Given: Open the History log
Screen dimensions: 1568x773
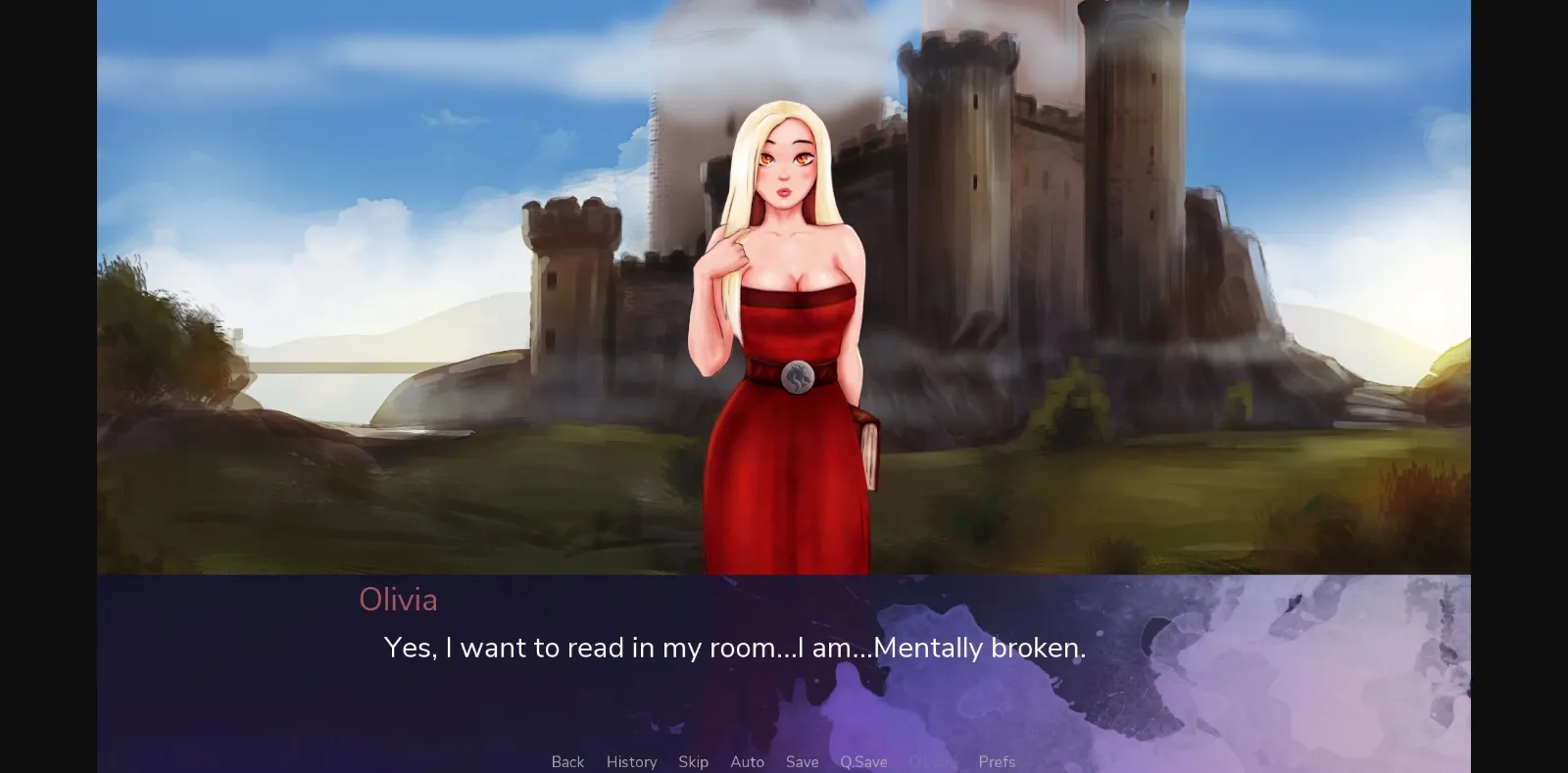Looking at the screenshot, I should [x=631, y=761].
